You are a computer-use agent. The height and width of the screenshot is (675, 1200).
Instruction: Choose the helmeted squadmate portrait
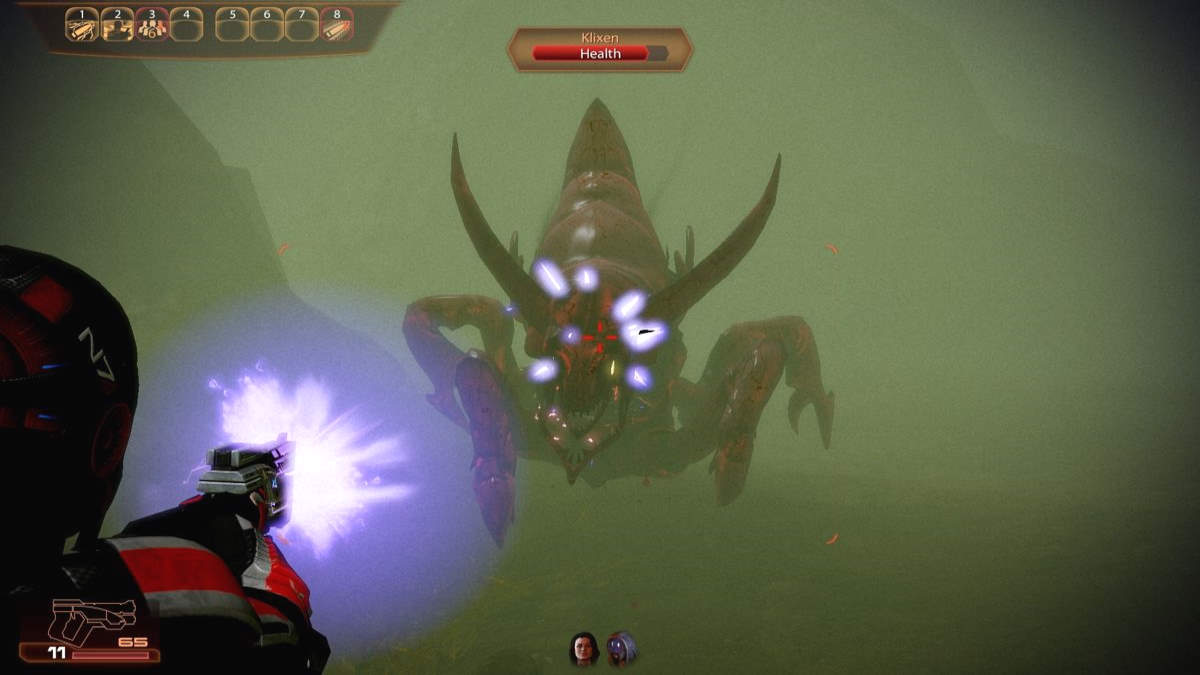[x=621, y=649]
